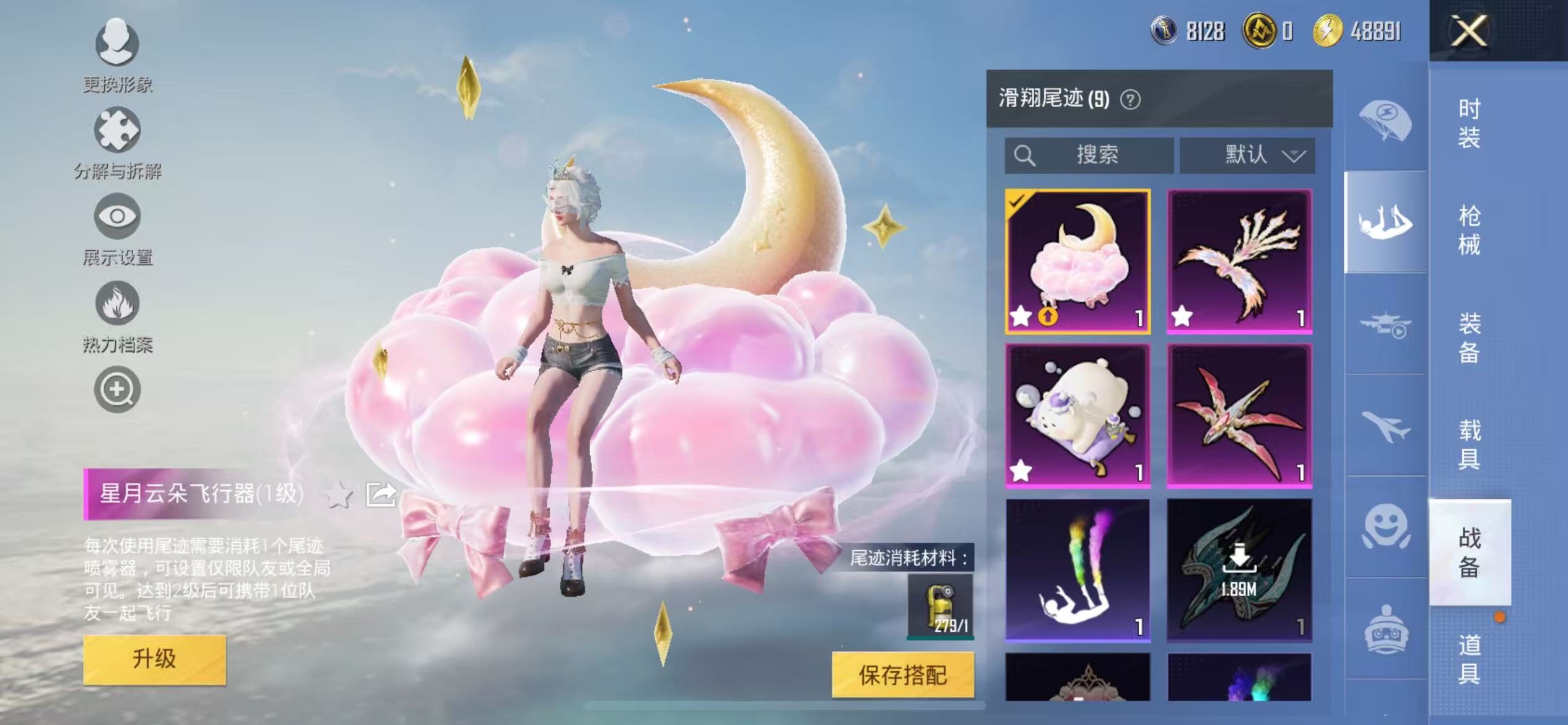The image size is (1568, 725).
Task: Select the phoenix feather wing trail
Action: 1239,261
